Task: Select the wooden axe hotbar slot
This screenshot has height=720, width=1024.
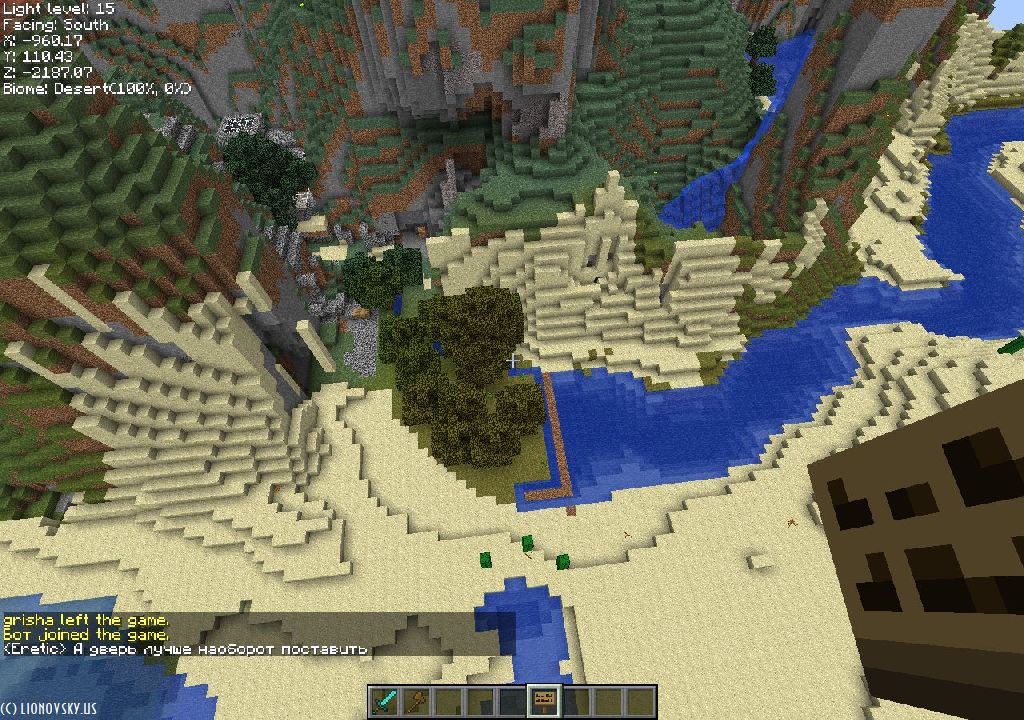Action: (x=417, y=701)
